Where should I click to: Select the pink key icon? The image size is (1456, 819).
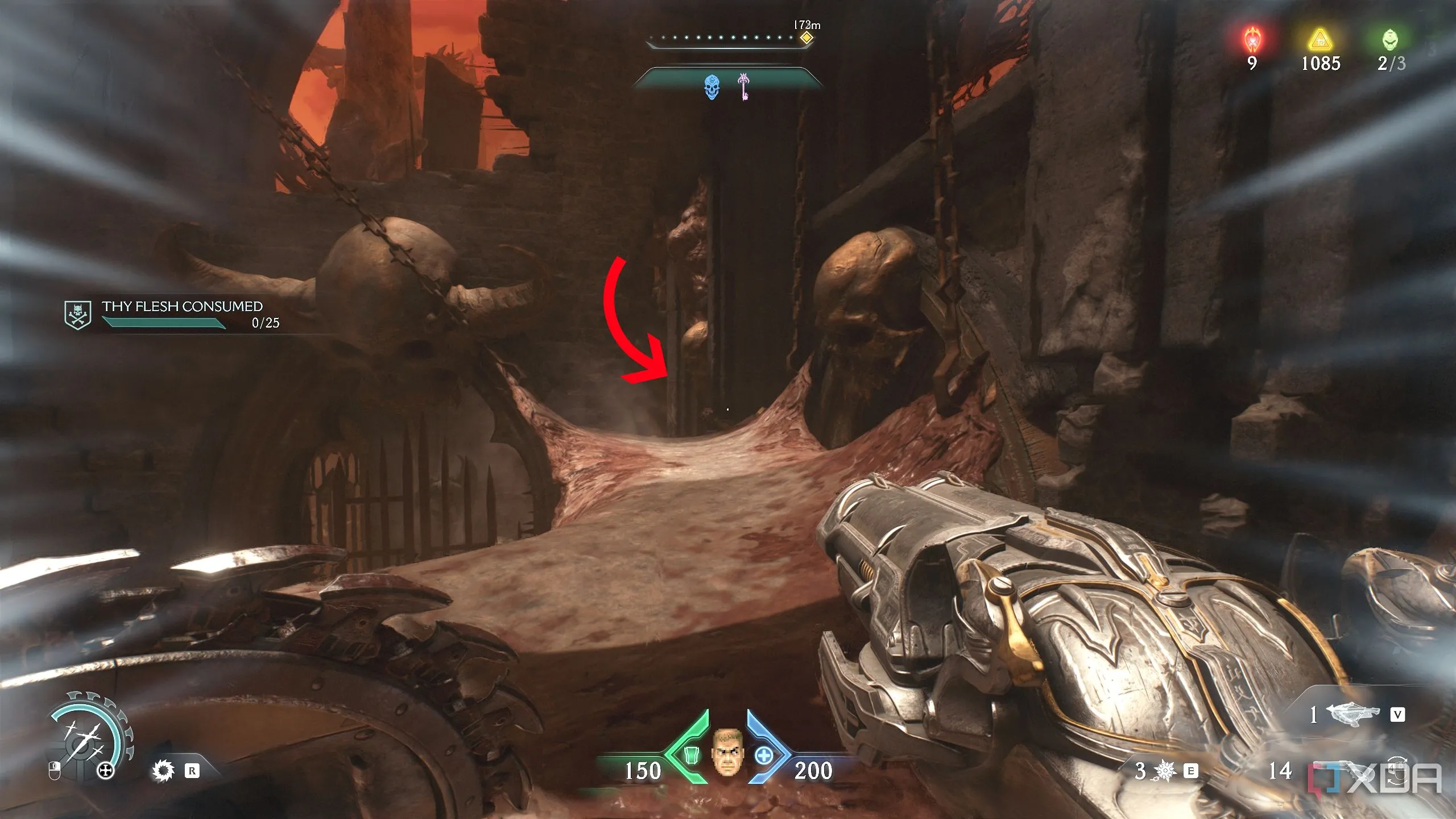(743, 87)
